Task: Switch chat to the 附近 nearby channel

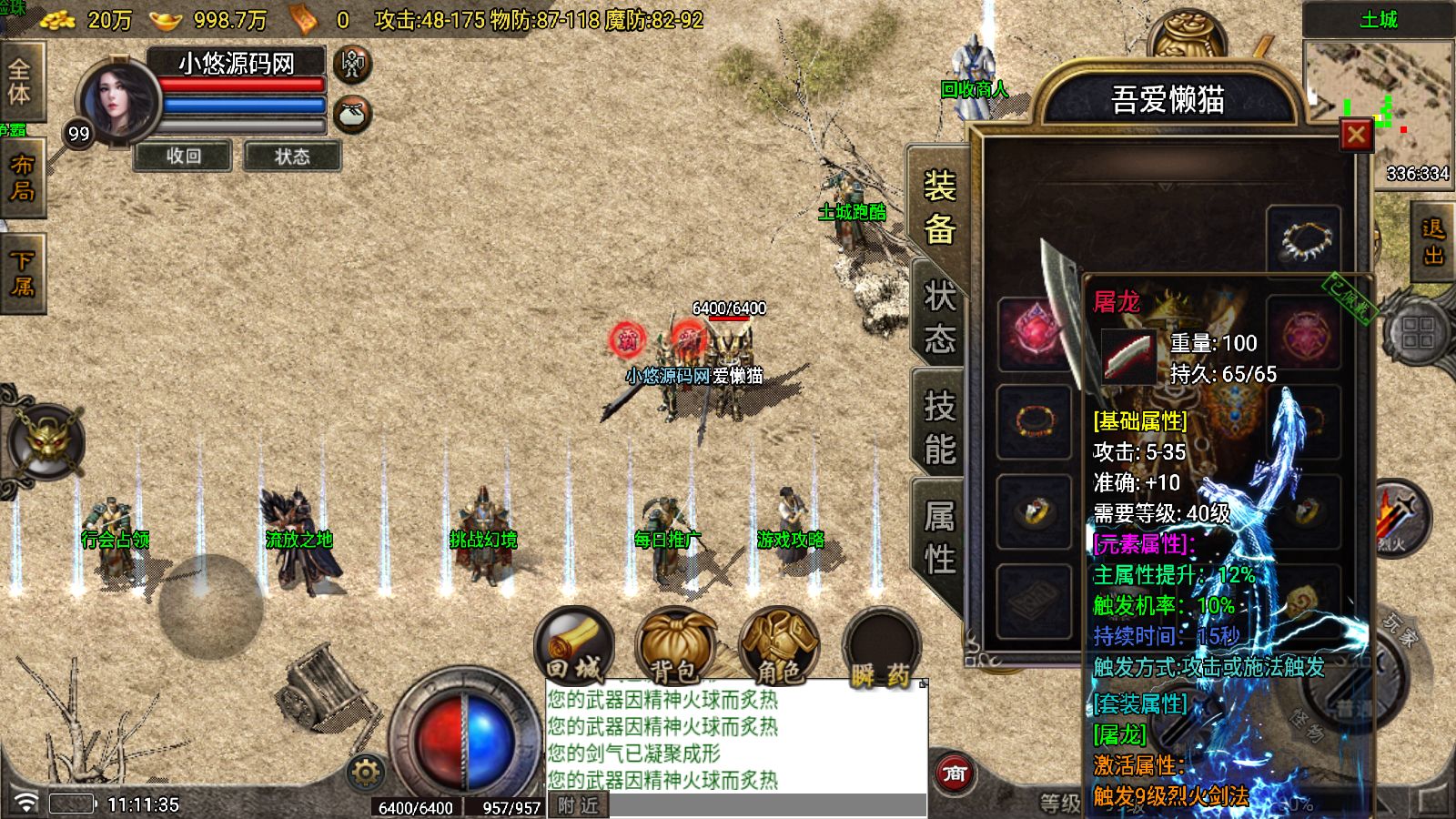Action: click(x=579, y=805)
